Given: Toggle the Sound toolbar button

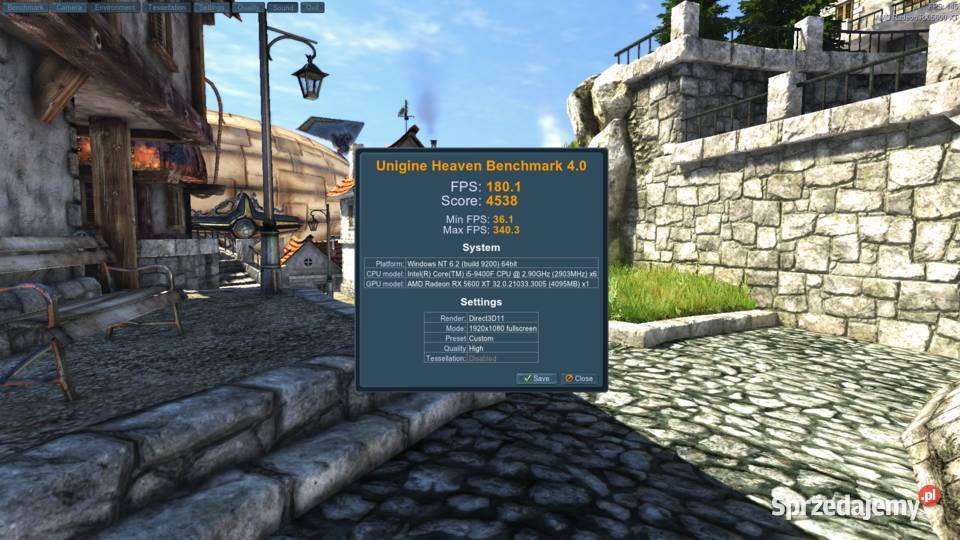Looking at the screenshot, I should click(x=283, y=7).
